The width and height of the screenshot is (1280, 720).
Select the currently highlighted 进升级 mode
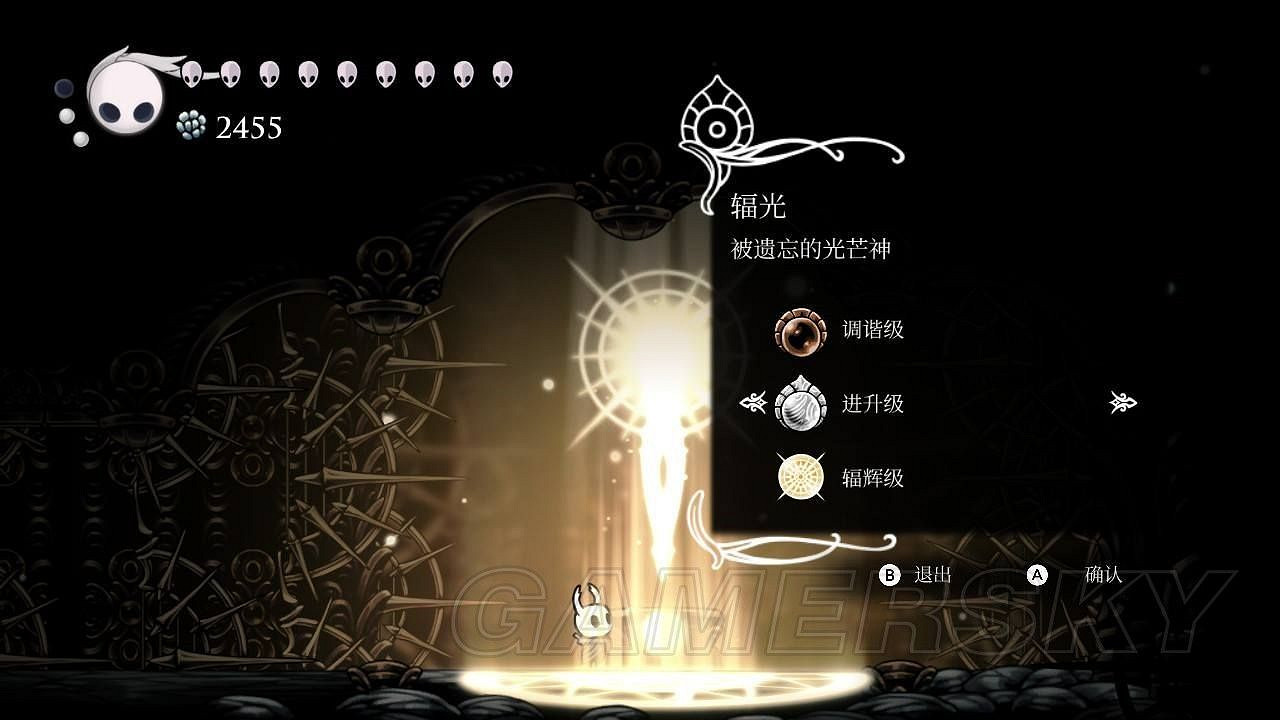pyautogui.click(x=872, y=404)
